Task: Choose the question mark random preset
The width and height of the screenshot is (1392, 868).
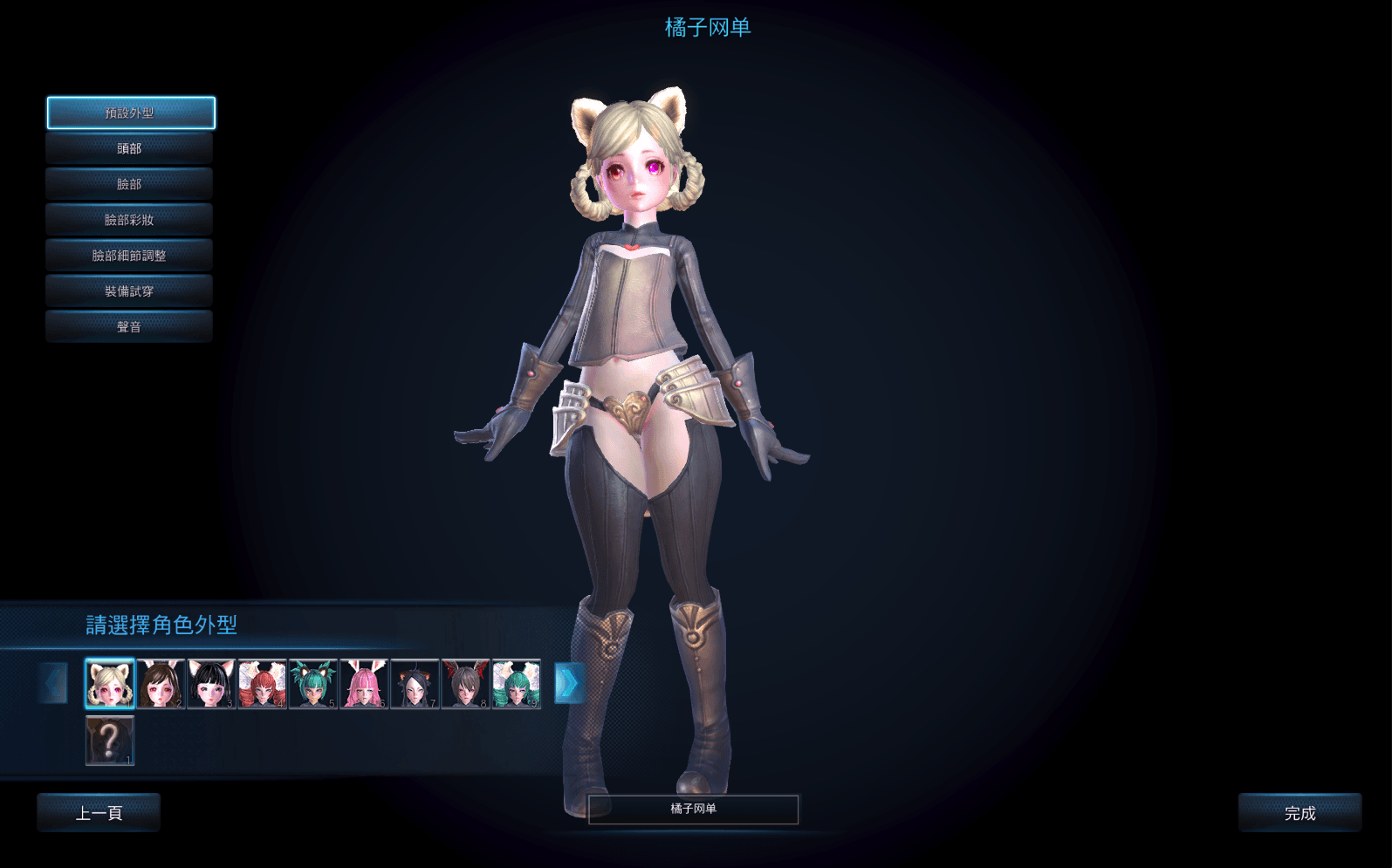Action: point(110,740)
